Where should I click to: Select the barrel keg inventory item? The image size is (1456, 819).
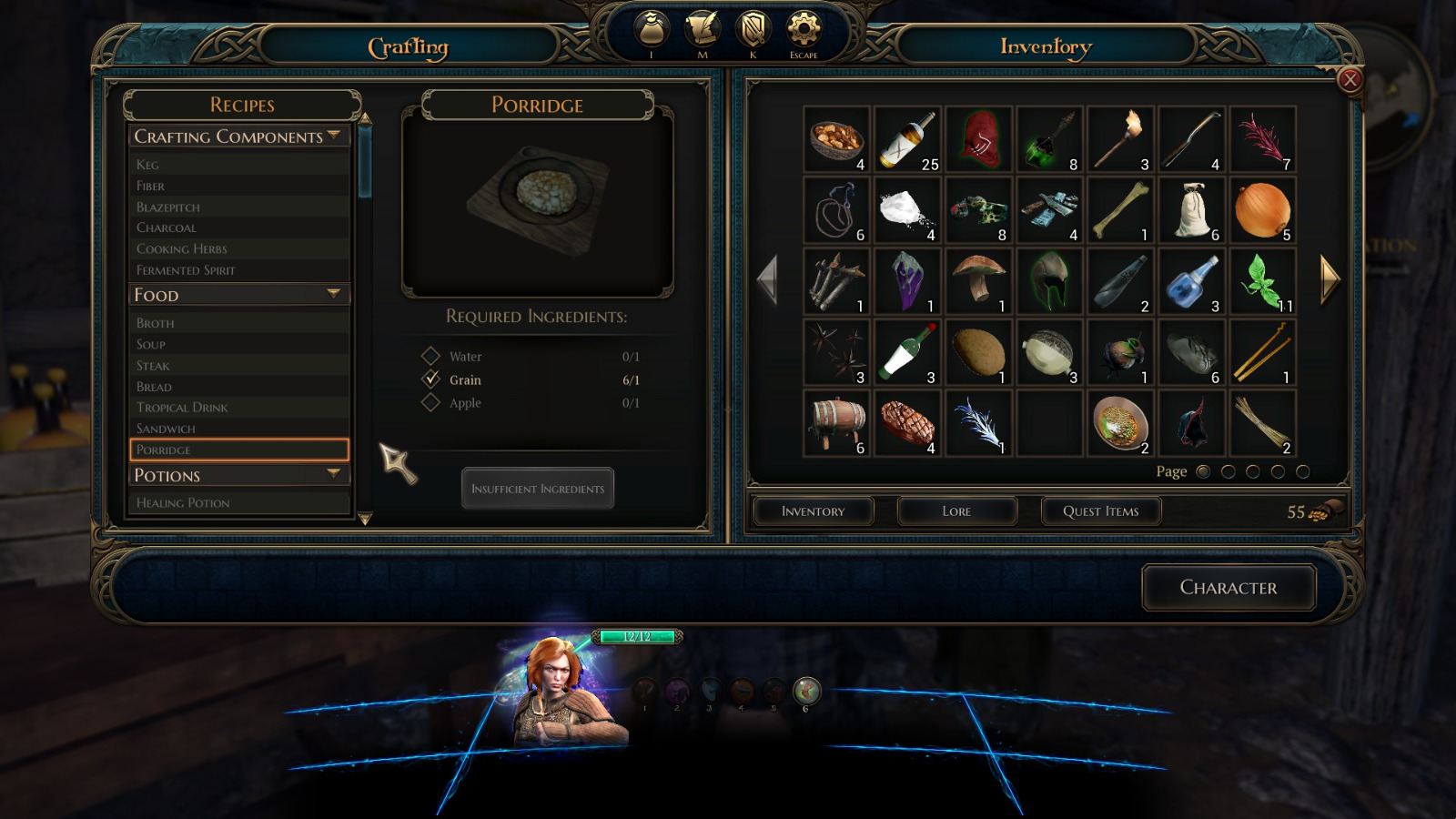pos(836,421)
